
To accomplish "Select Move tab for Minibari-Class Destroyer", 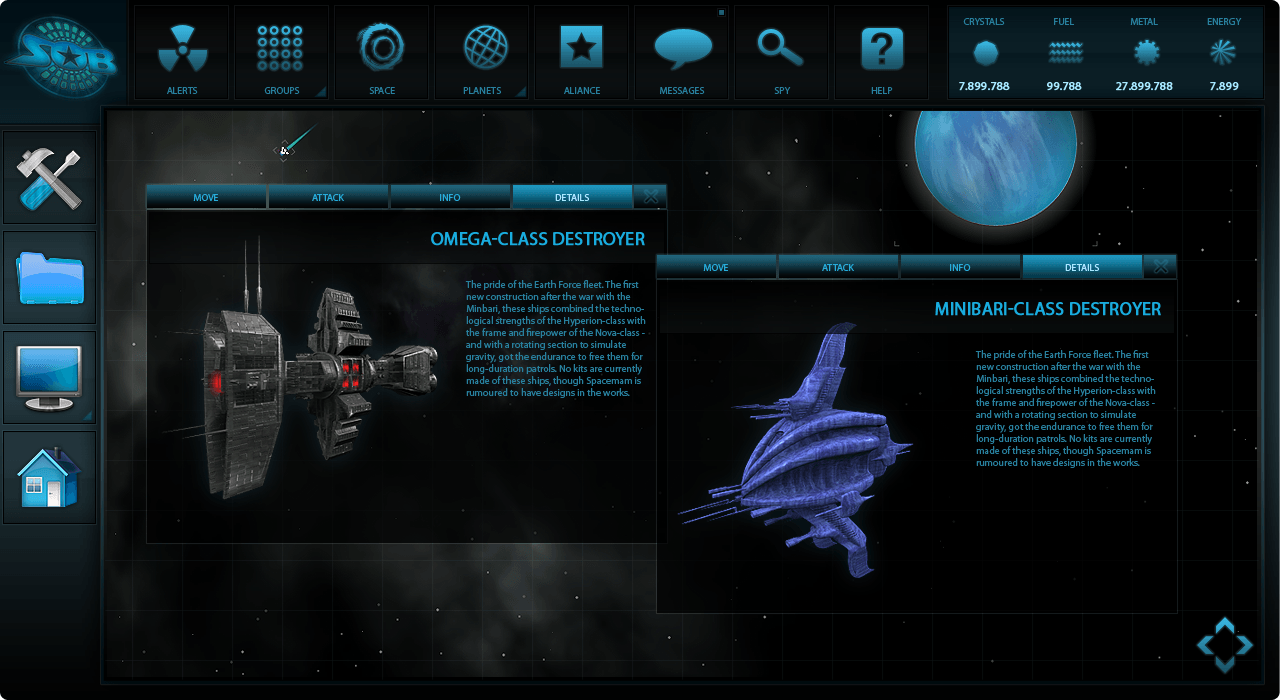I will pyautogui.click(x=716, y=267).
